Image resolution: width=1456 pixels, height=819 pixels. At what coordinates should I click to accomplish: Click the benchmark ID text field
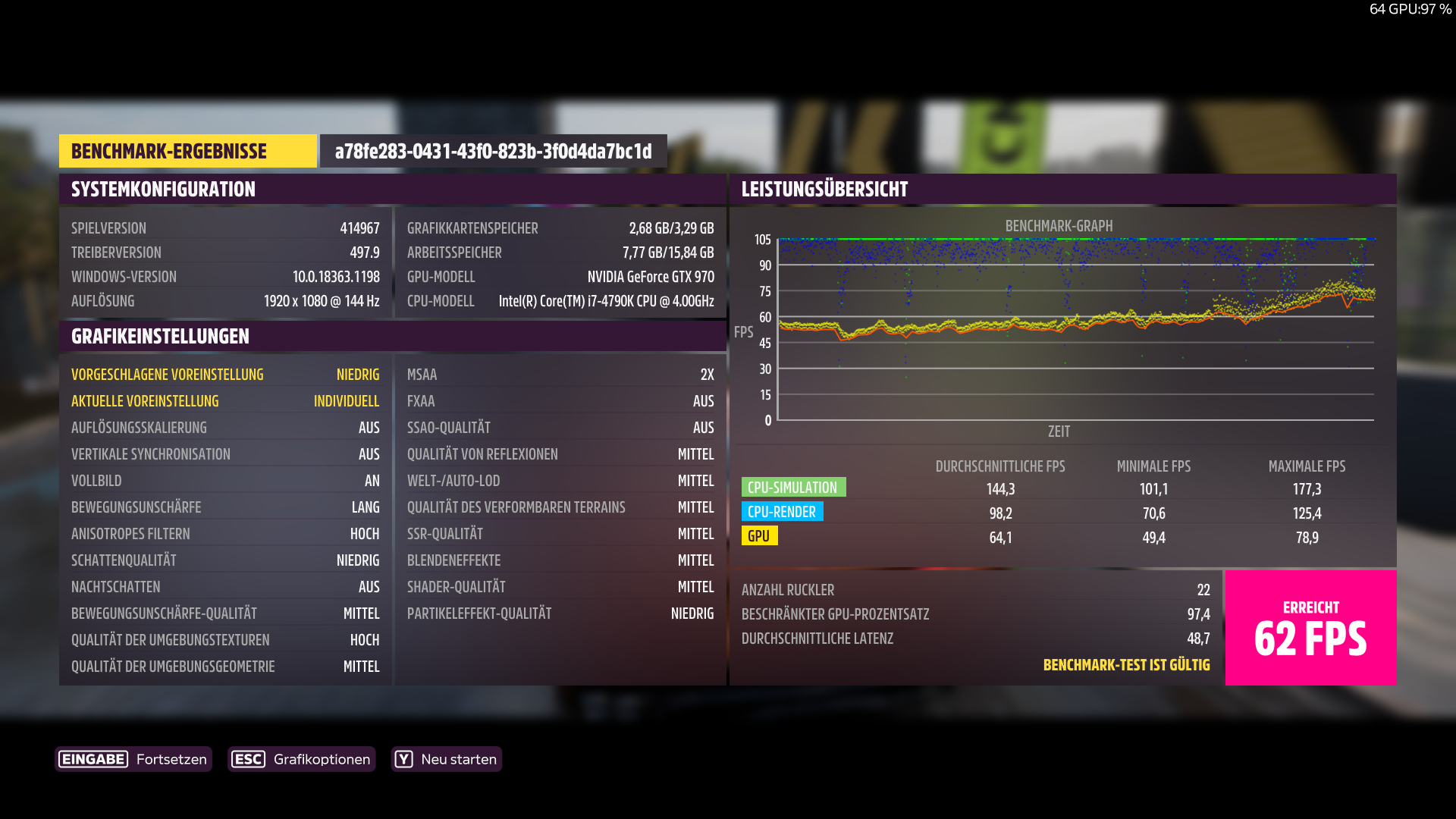tap(492, 151)
